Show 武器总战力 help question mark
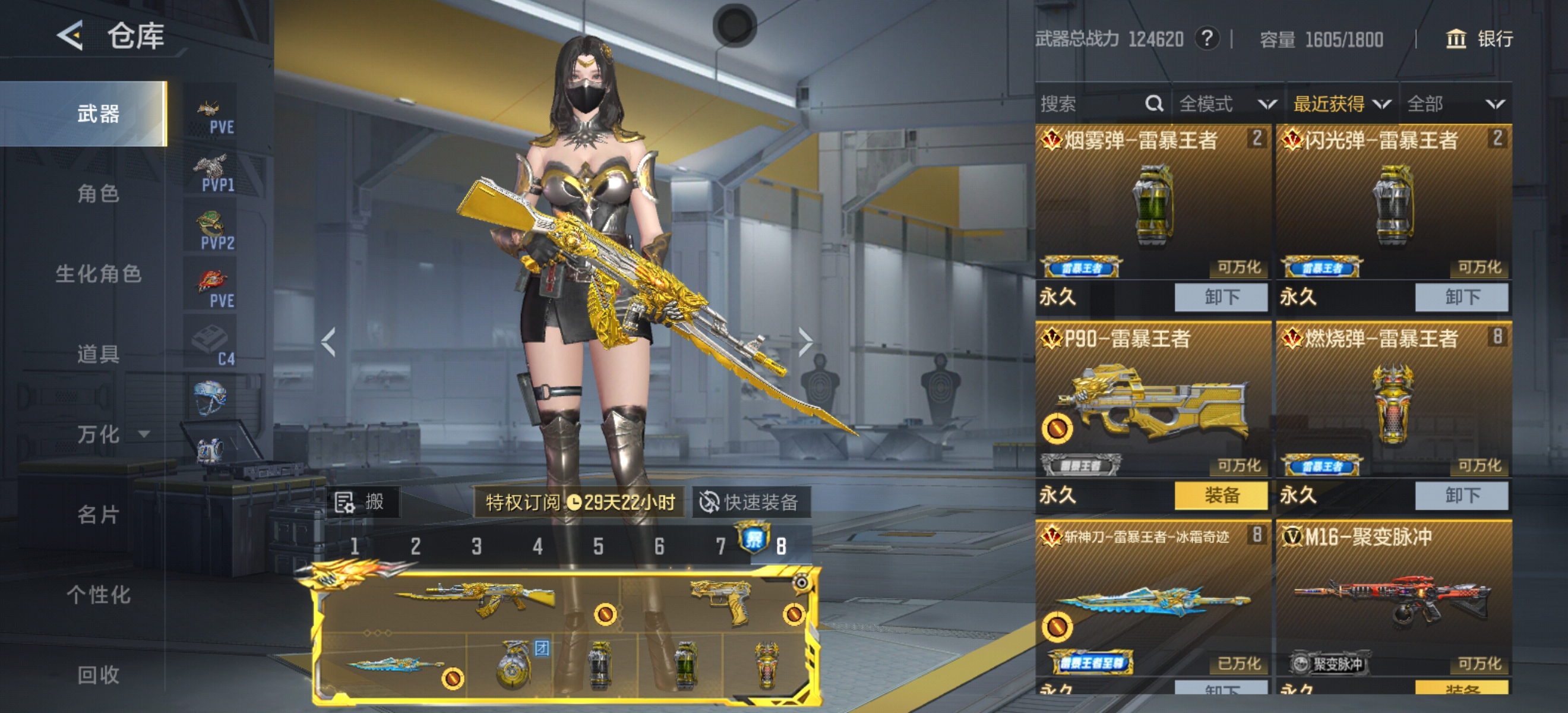The image size is (1568, 713). point(1206,39)
